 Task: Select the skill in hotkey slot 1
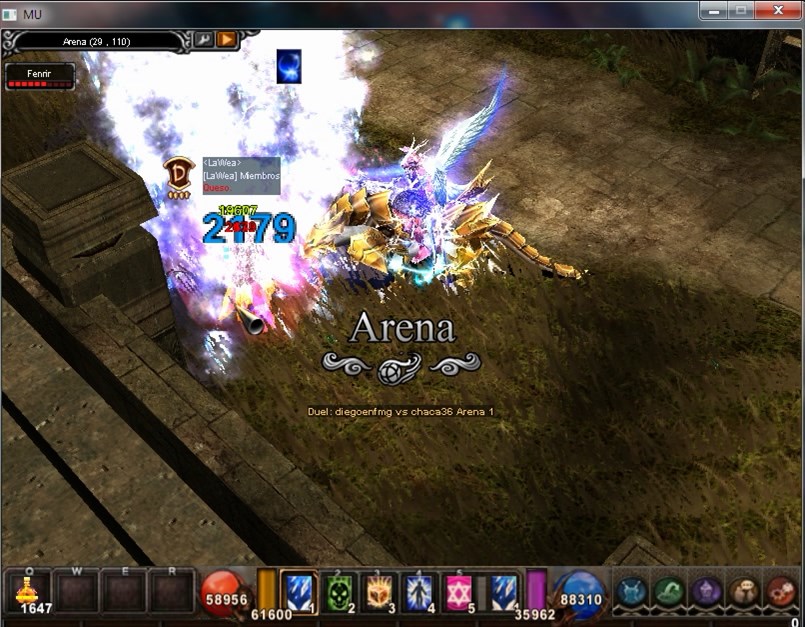[299, 590]
